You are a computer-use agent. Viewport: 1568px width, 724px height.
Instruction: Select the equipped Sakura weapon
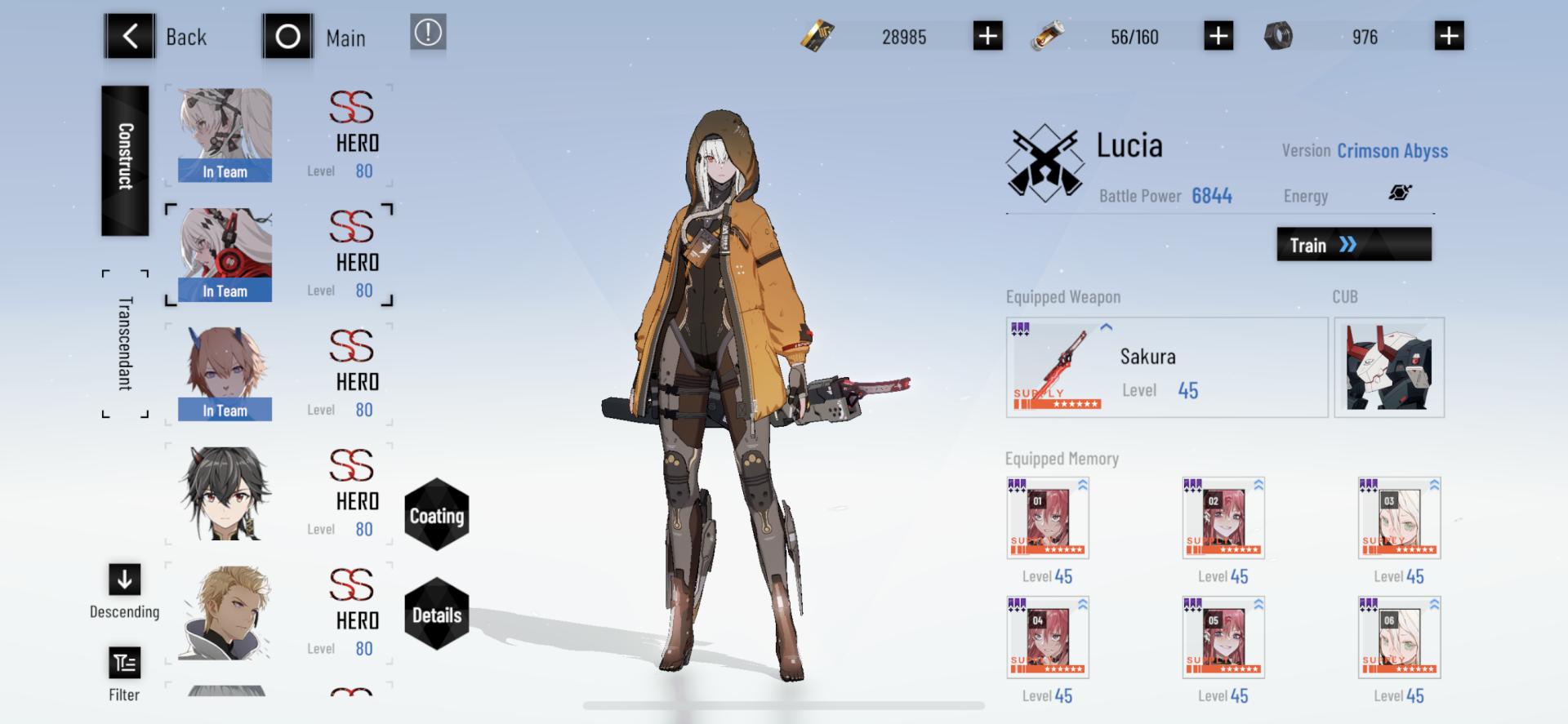(x=1166, y=368)
